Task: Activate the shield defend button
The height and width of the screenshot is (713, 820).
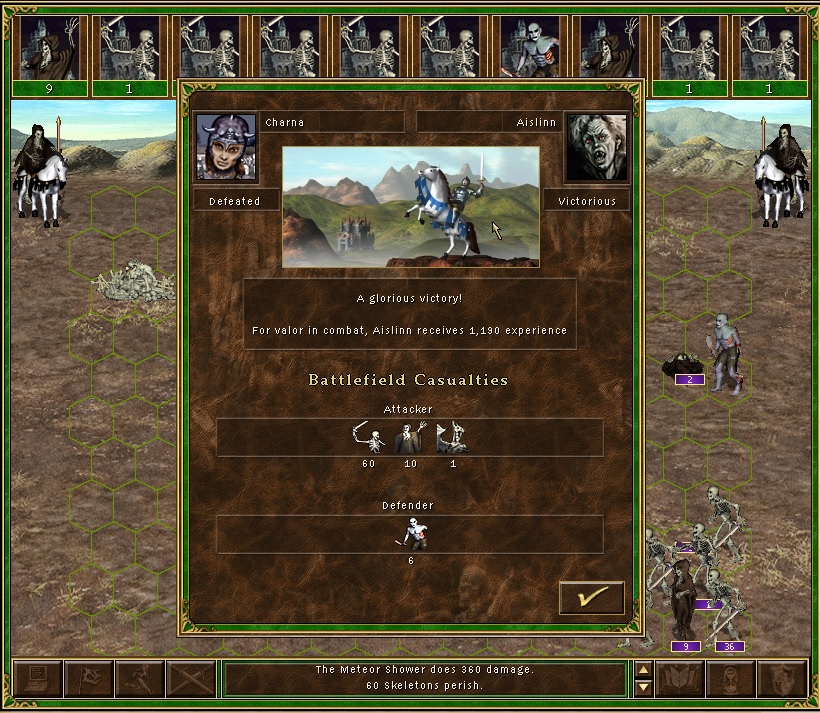Action: point(782,679)
